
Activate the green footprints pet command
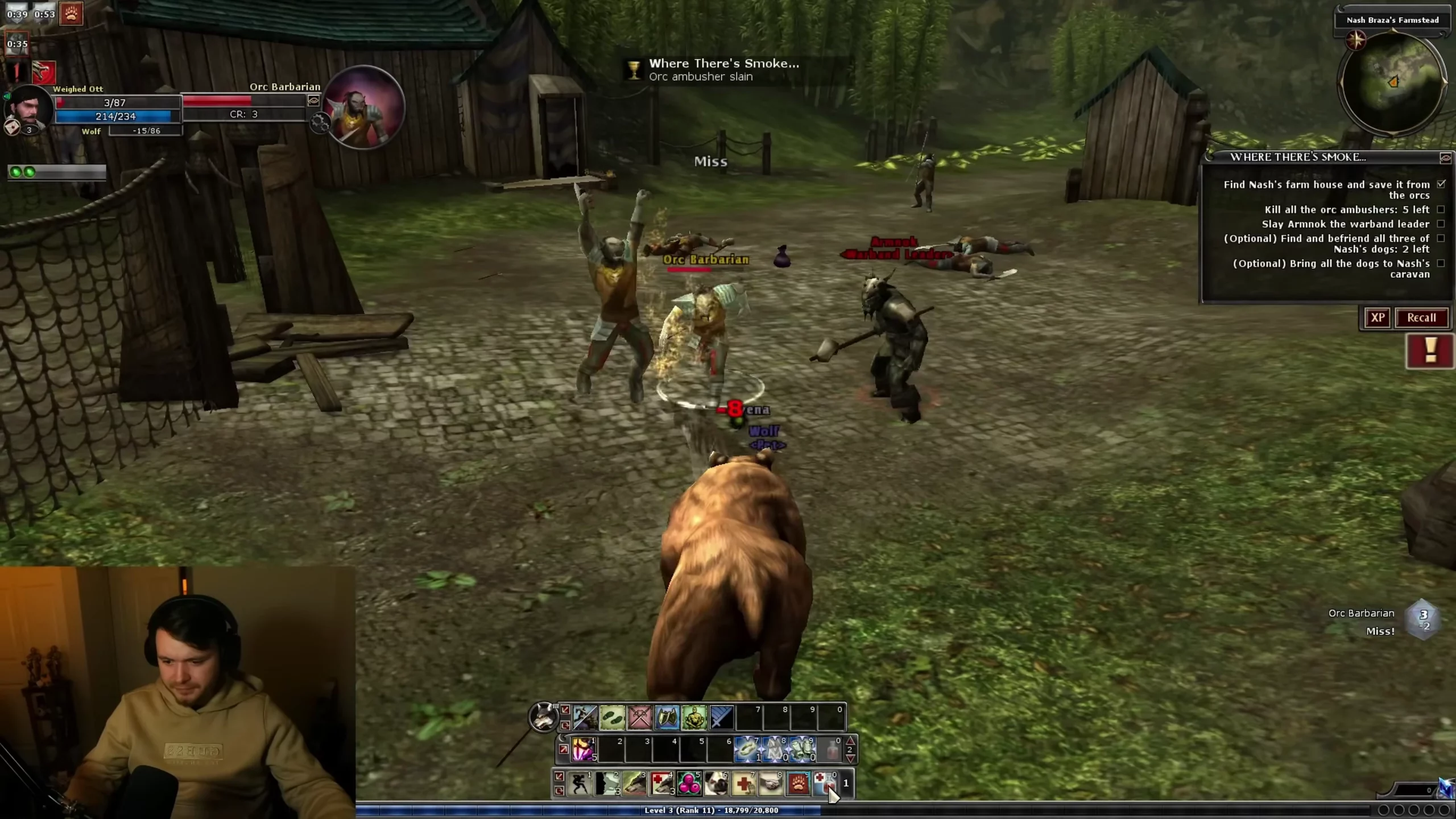[612, 718]
